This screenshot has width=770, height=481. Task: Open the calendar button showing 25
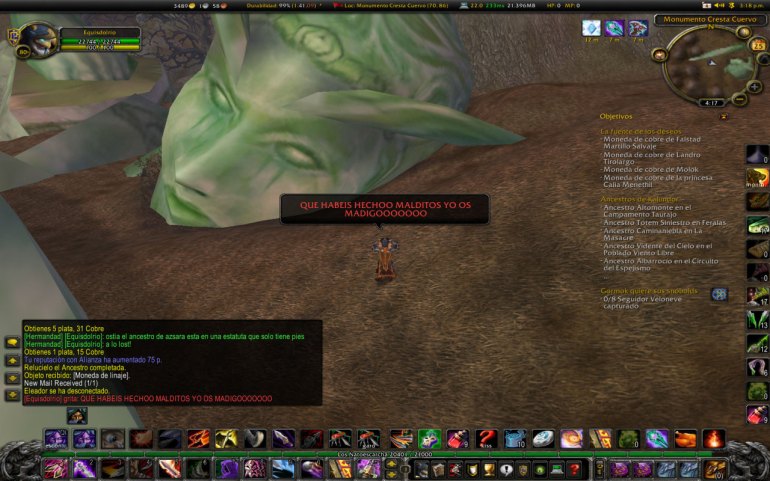coord(759,45)
